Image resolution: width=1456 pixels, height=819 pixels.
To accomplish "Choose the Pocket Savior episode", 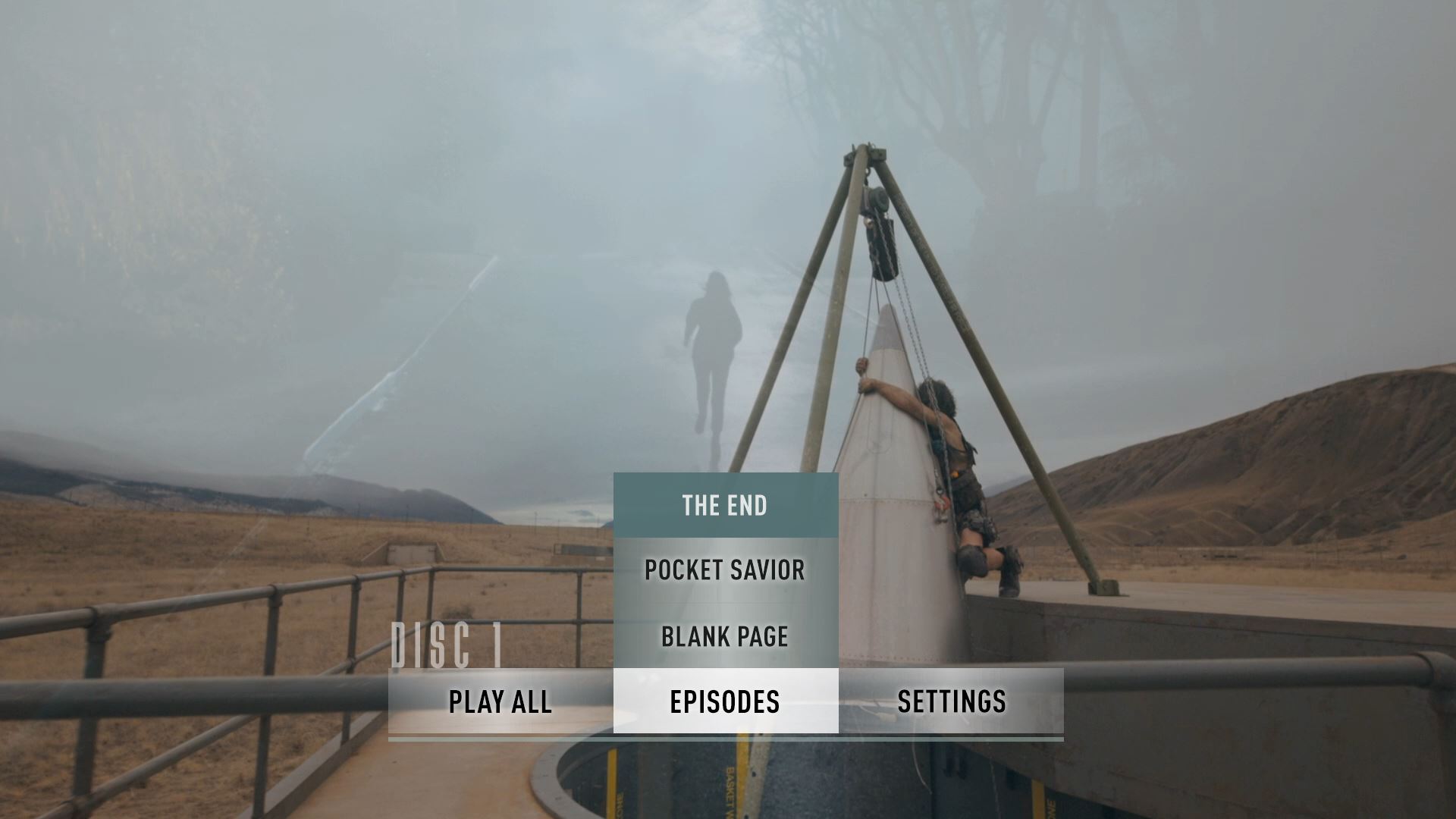I will 725,570.
